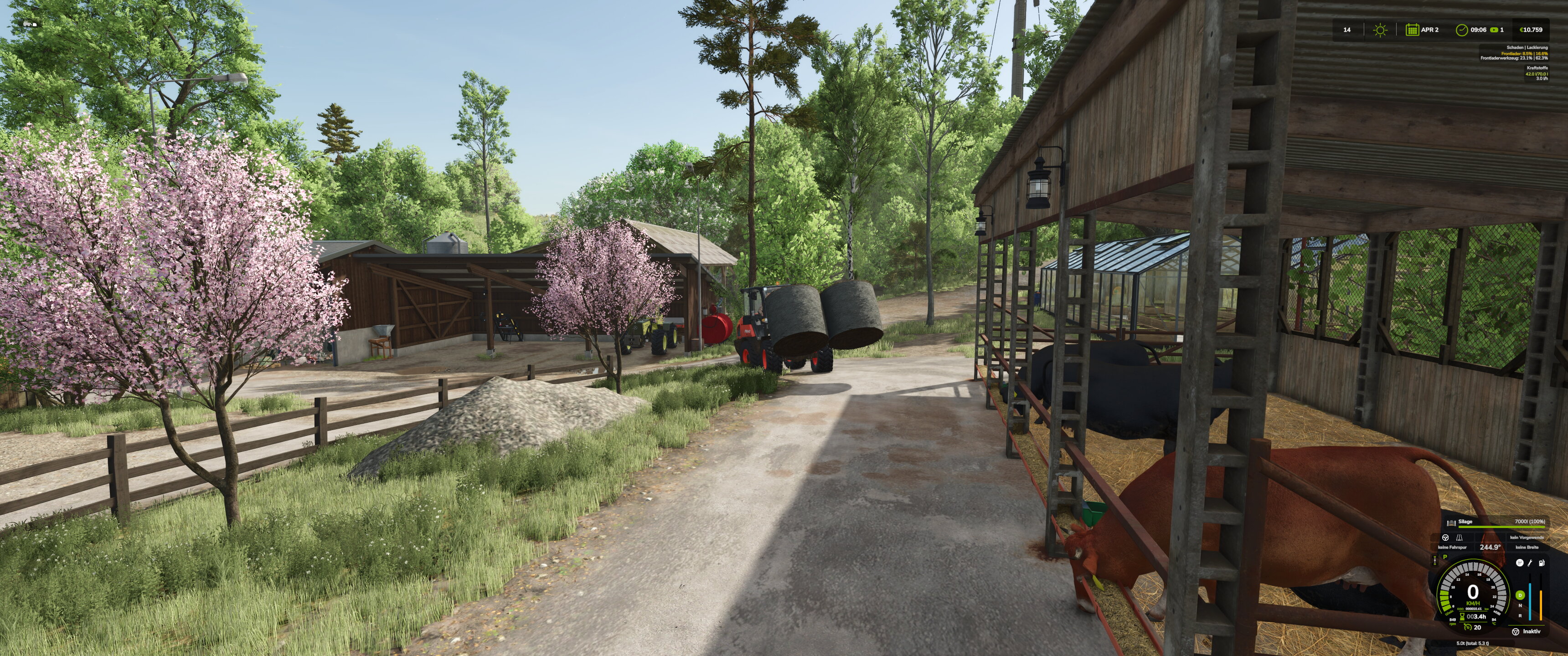Open the calendar icon beside APR 2
1568x656 pixels.
pos(1412,30)
